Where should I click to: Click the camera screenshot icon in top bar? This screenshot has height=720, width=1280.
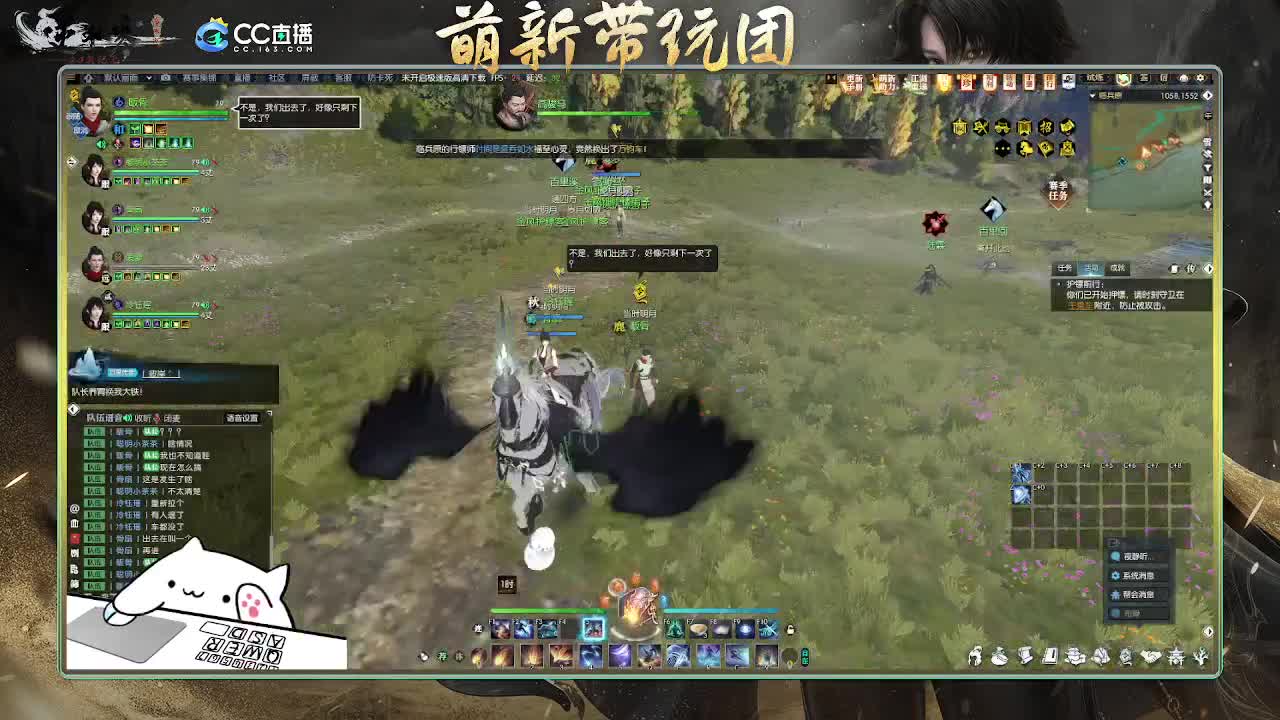point(165,78)
